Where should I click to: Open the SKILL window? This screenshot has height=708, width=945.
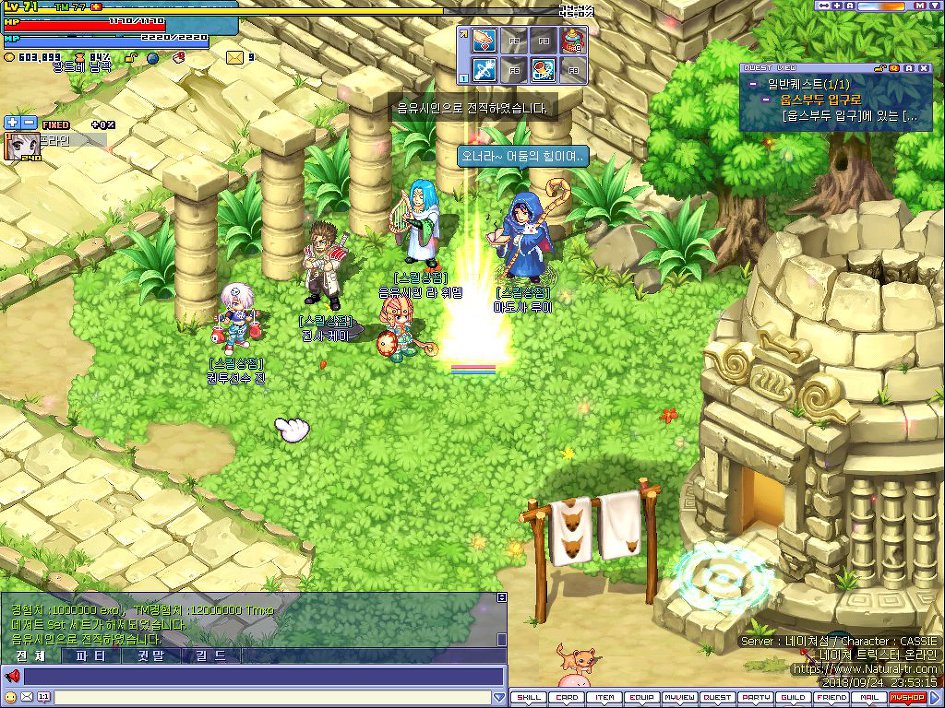point(529,698)
